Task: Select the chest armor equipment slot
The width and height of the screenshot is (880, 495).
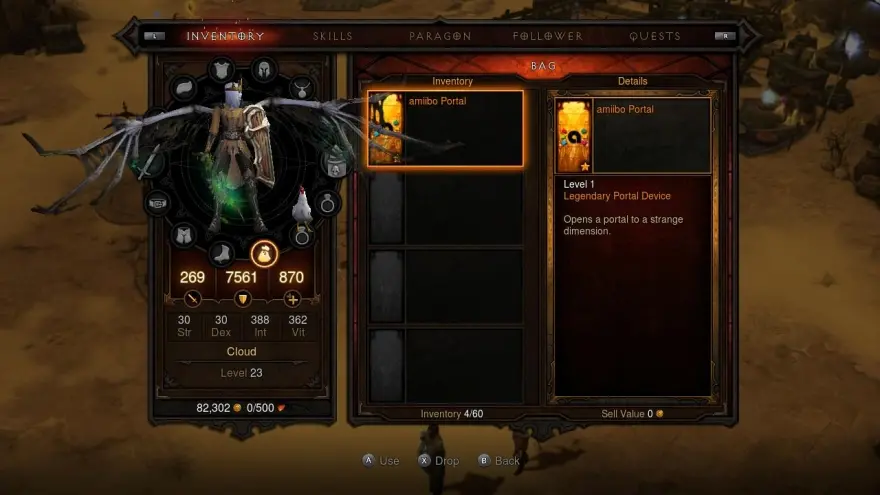Action: pyautogui.click(x=222, y=70)
